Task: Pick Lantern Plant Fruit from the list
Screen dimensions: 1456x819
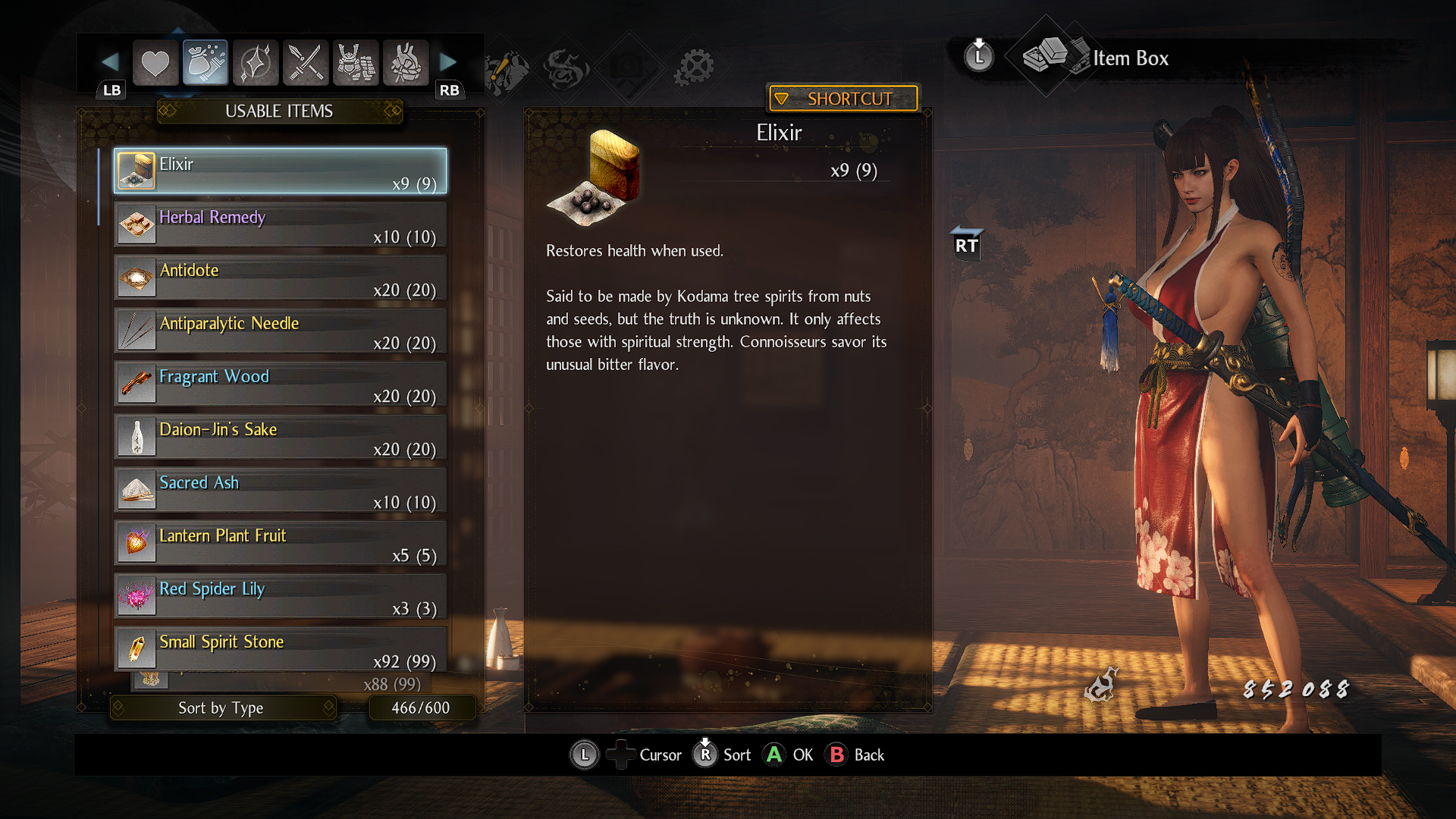Action: point(280,543)
